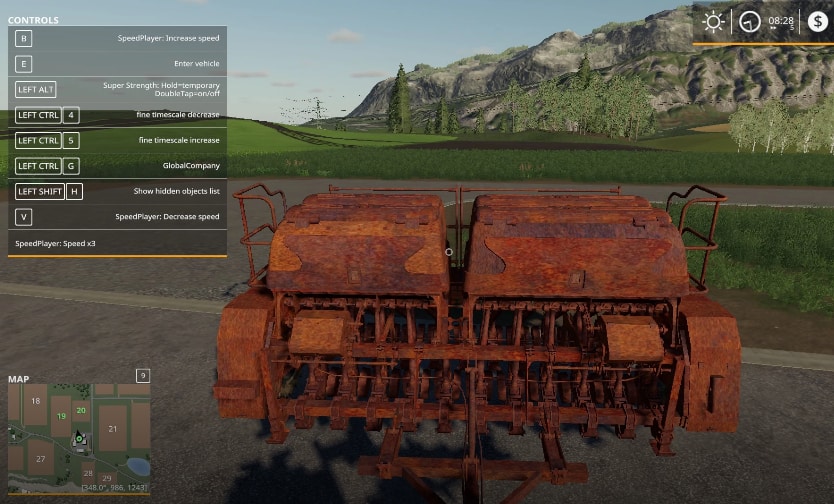Click the clock icon beside the time
Image resolution: width=834 pixels, height=504 pixels.
click(749, 21)
